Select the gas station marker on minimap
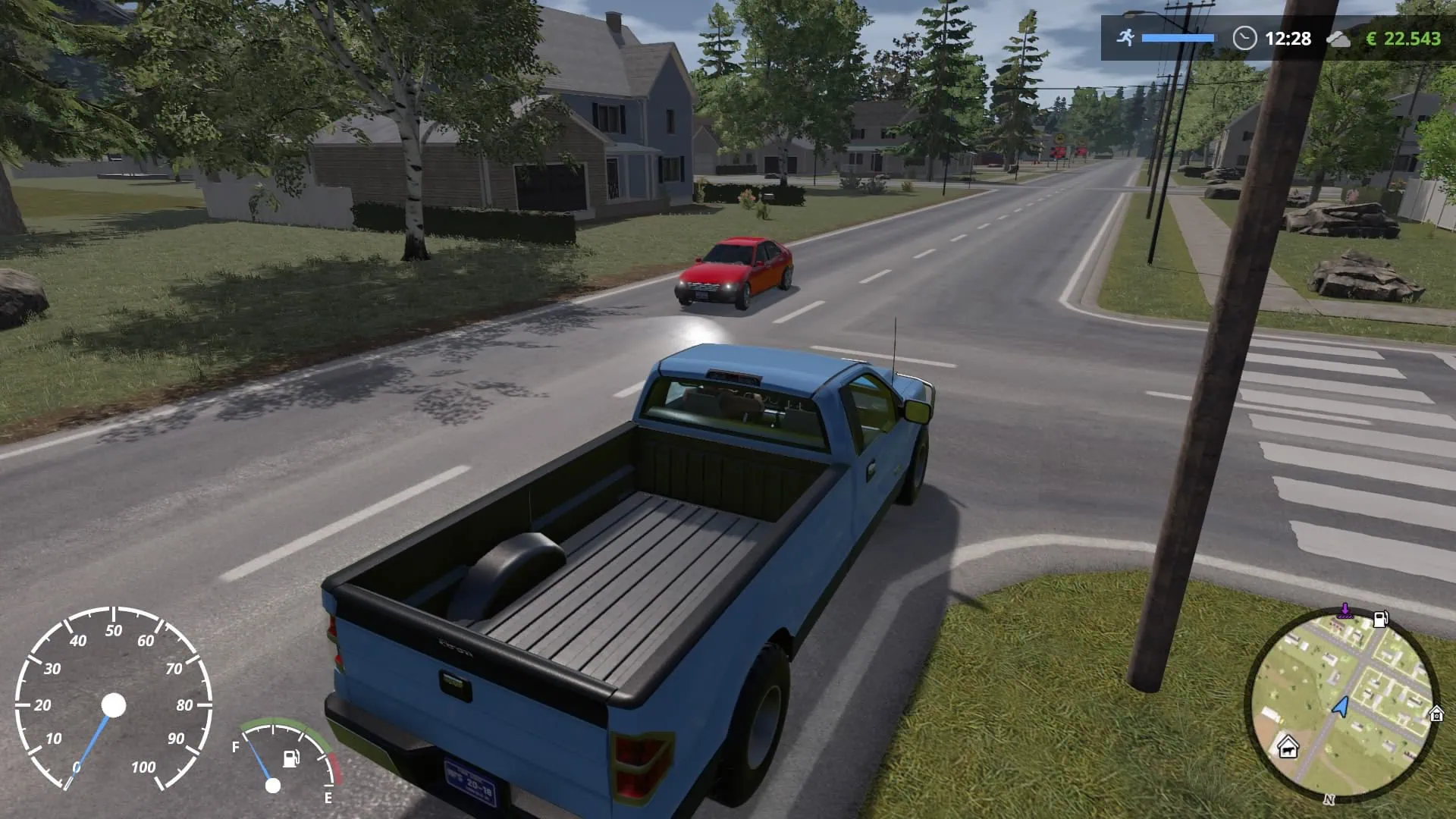Viewport: 1456px width, 819px height. pyautogui.click(x=1381, y=619)
